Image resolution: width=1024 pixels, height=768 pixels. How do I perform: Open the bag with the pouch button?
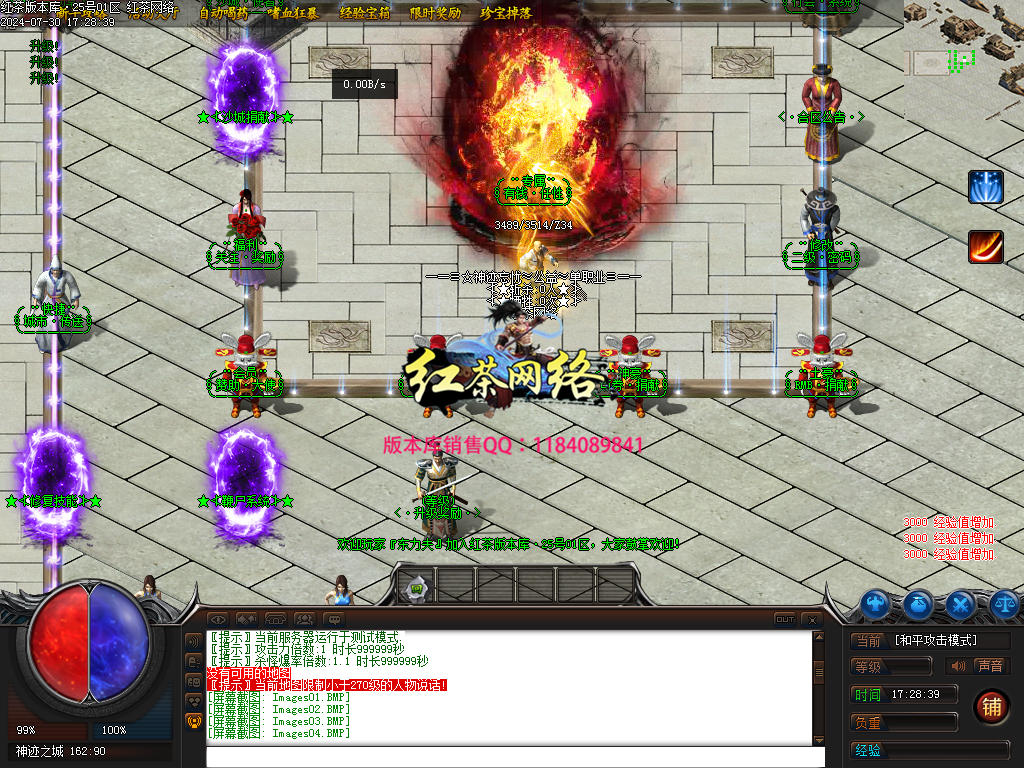click(918, 603)
